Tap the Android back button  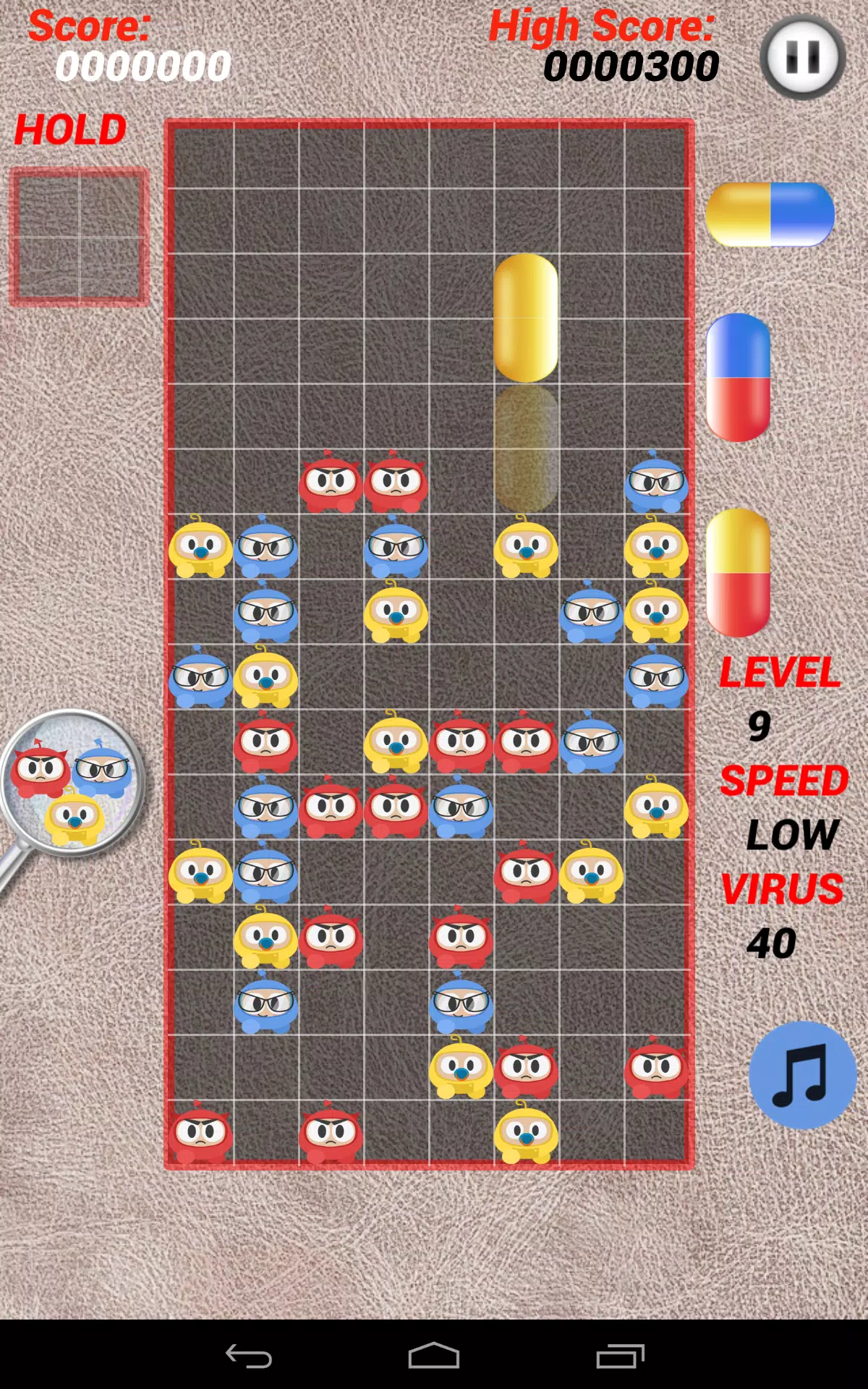[x=248, y=1356]
